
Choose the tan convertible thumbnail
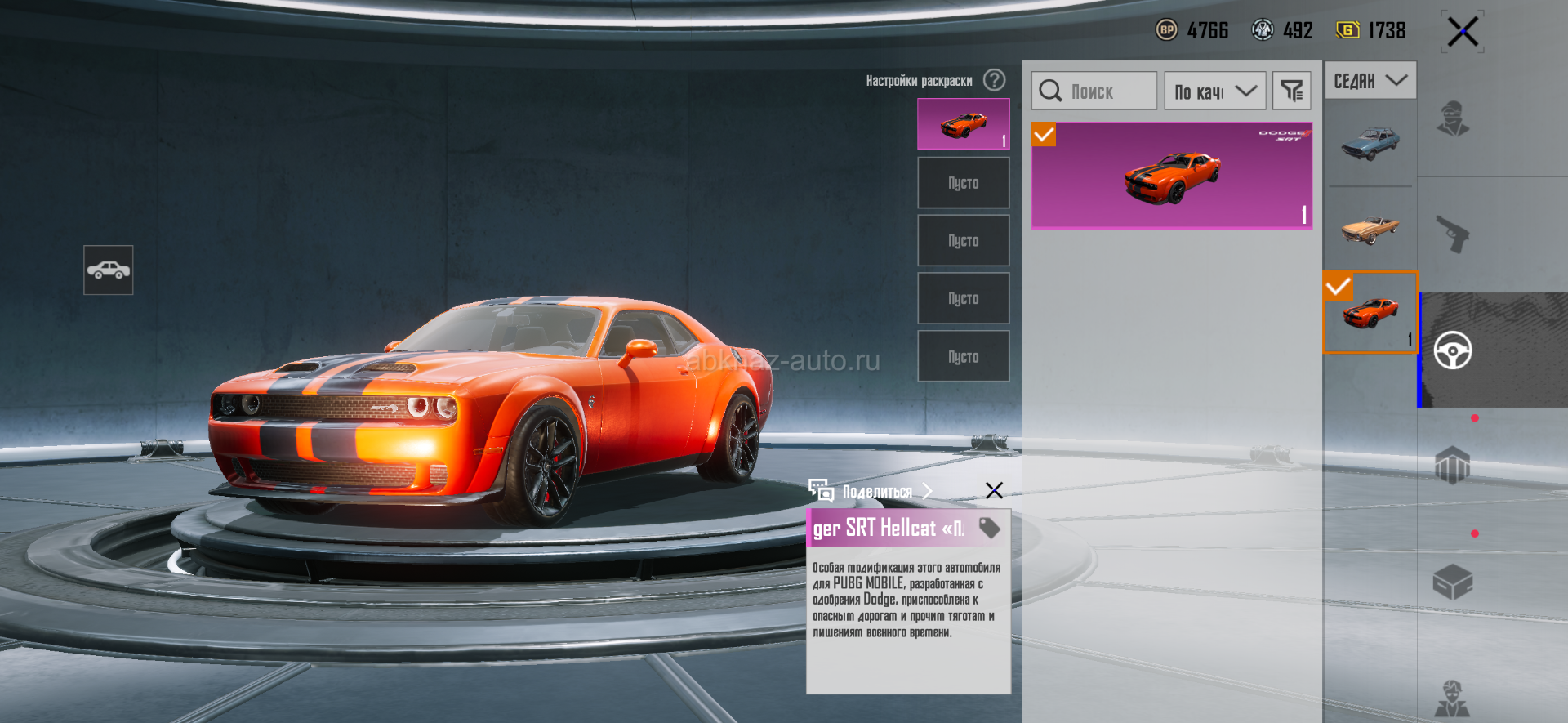pos(1370,229)
